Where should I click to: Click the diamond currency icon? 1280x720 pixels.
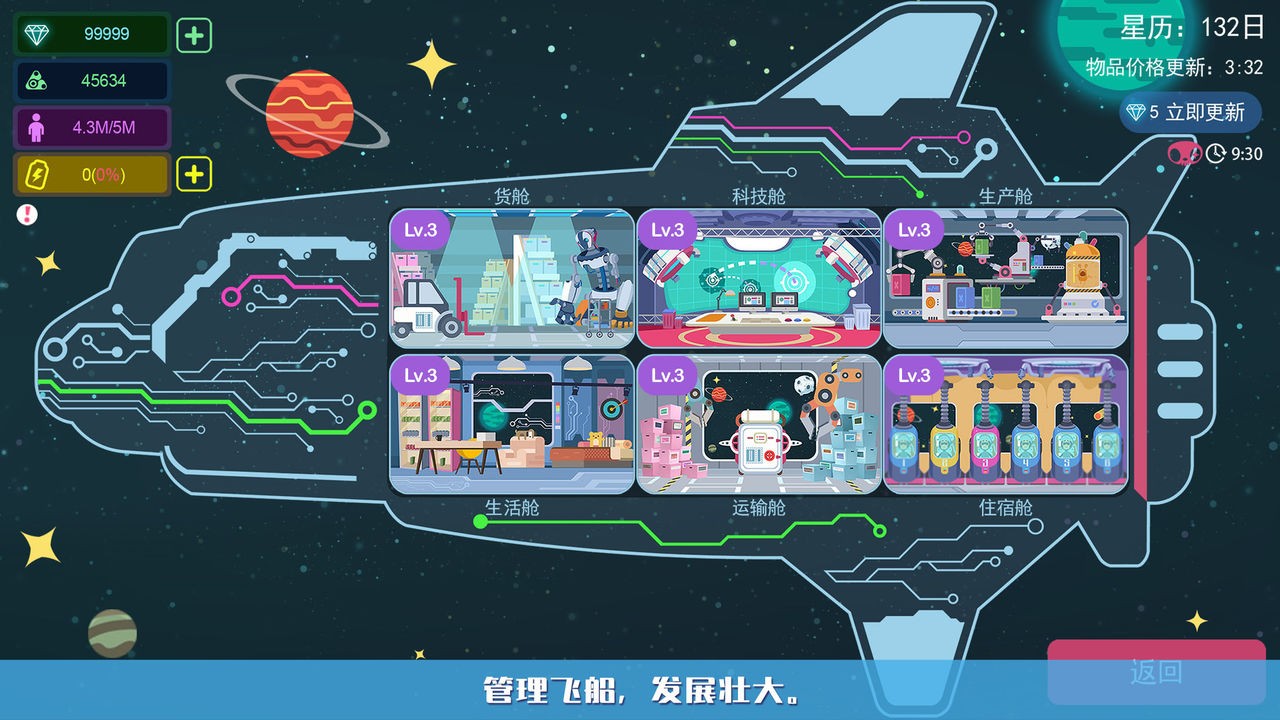click(35, 34)
